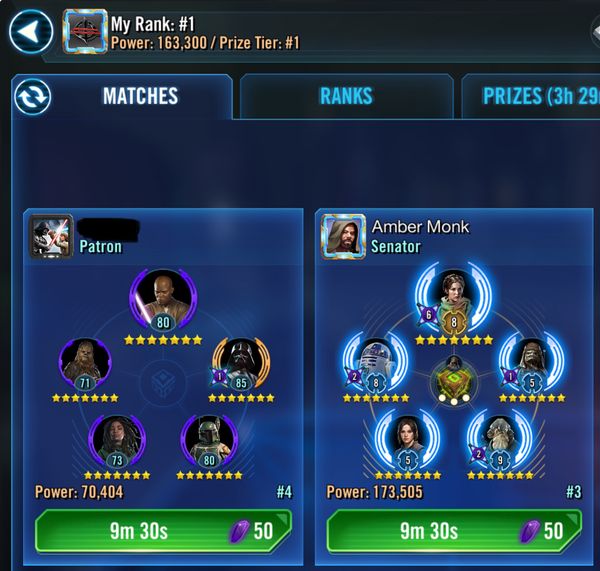Switch to the Ranks tab
Image resolution: width=600 pixels, height=571 pixels.
tap(345, 97)
